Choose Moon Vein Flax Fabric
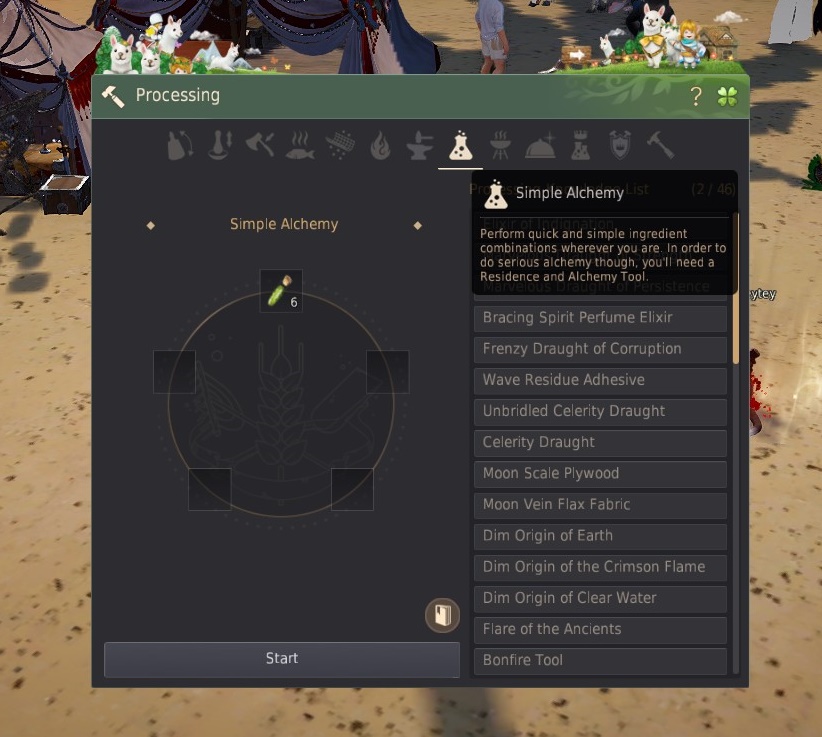 point(599,504)
